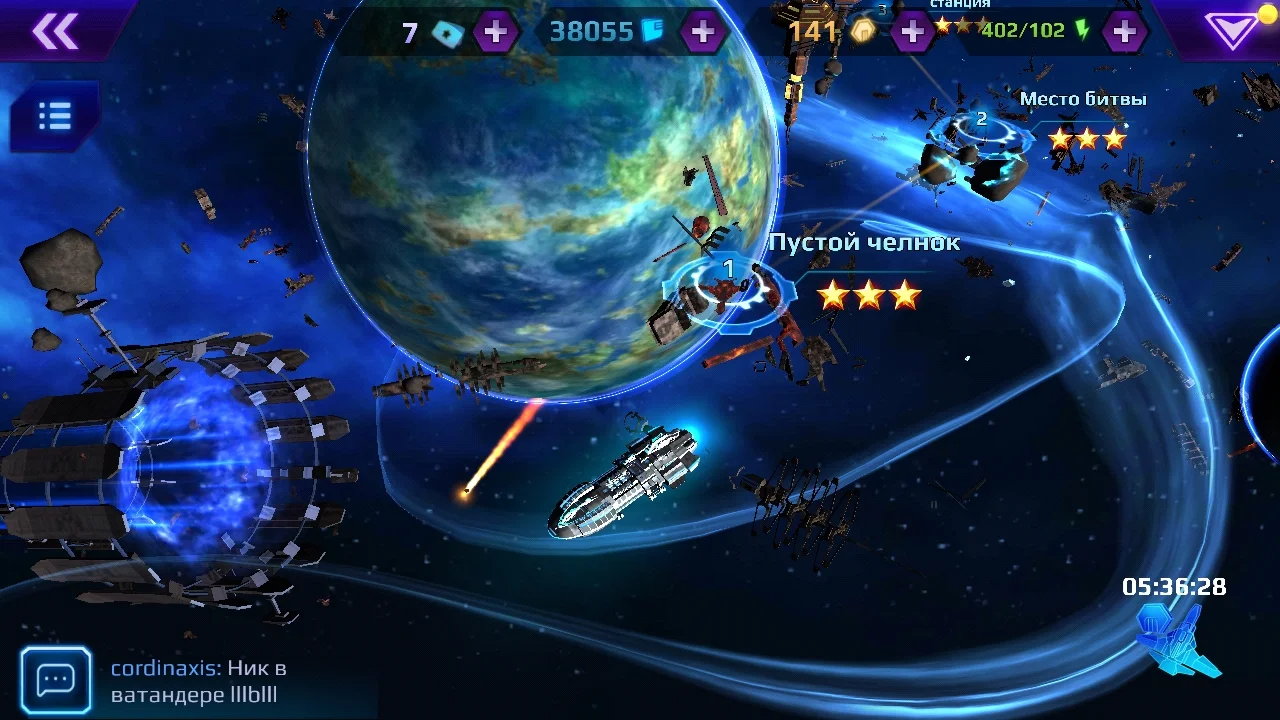Purchase gold via the plus beside 141
The height and width of the screenshot is (720, 1280).
[x=911, y=31]
